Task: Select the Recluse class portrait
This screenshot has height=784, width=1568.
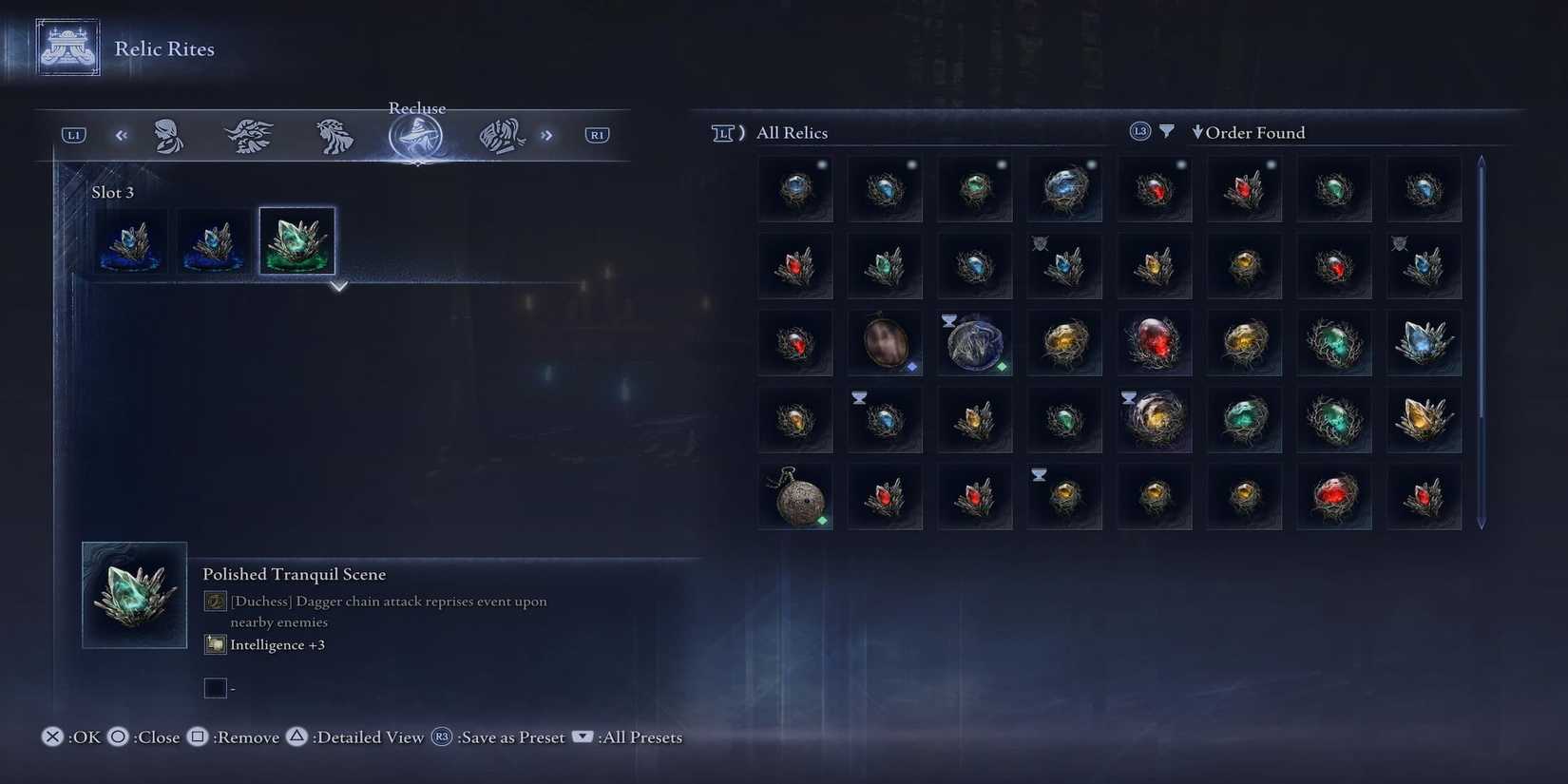Action: click(x=416, y=134)
